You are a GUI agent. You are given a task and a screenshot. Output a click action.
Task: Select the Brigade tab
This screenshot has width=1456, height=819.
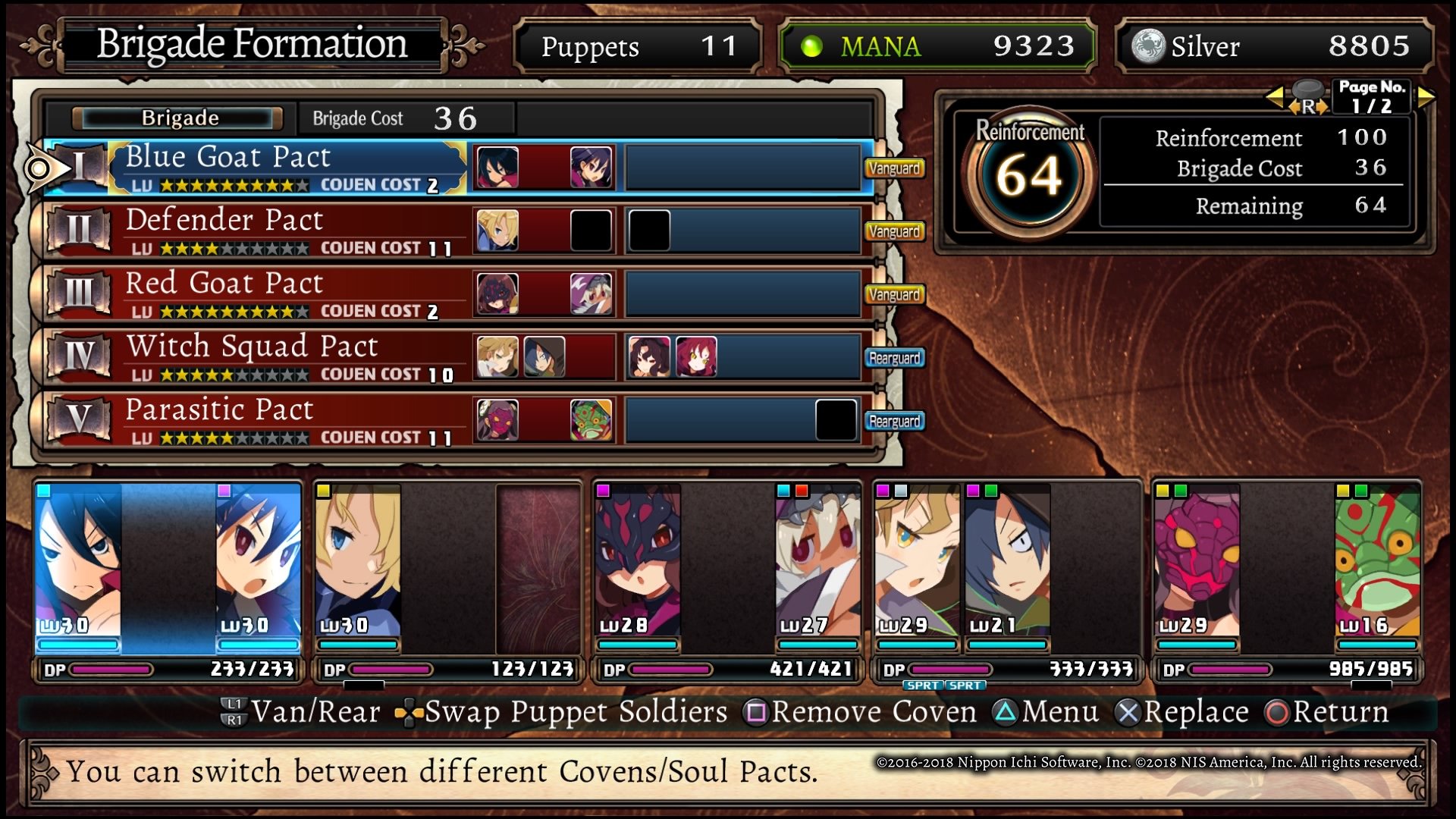tap(176, 118)
